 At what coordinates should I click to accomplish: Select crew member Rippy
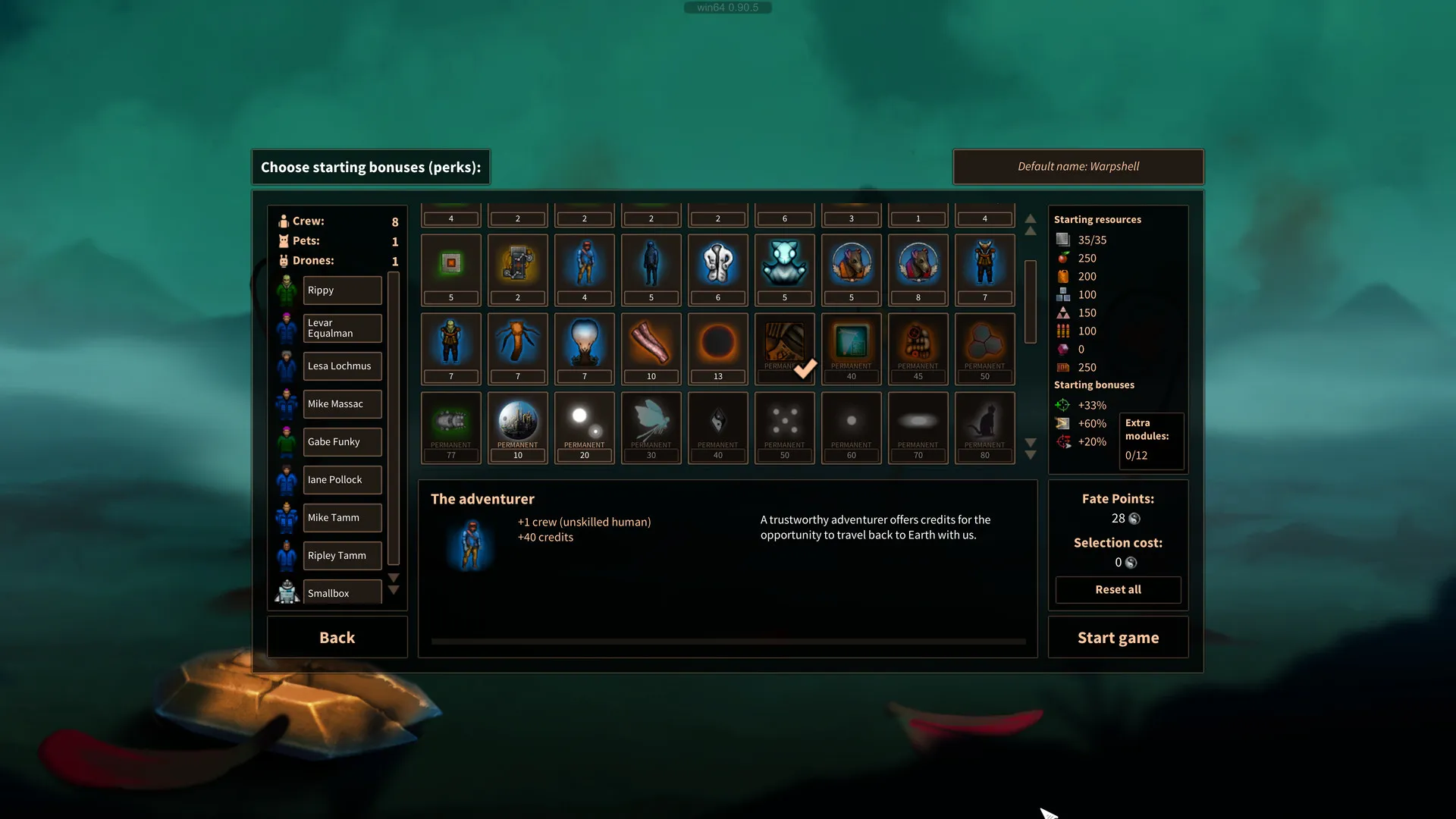(x=342, y=290)
